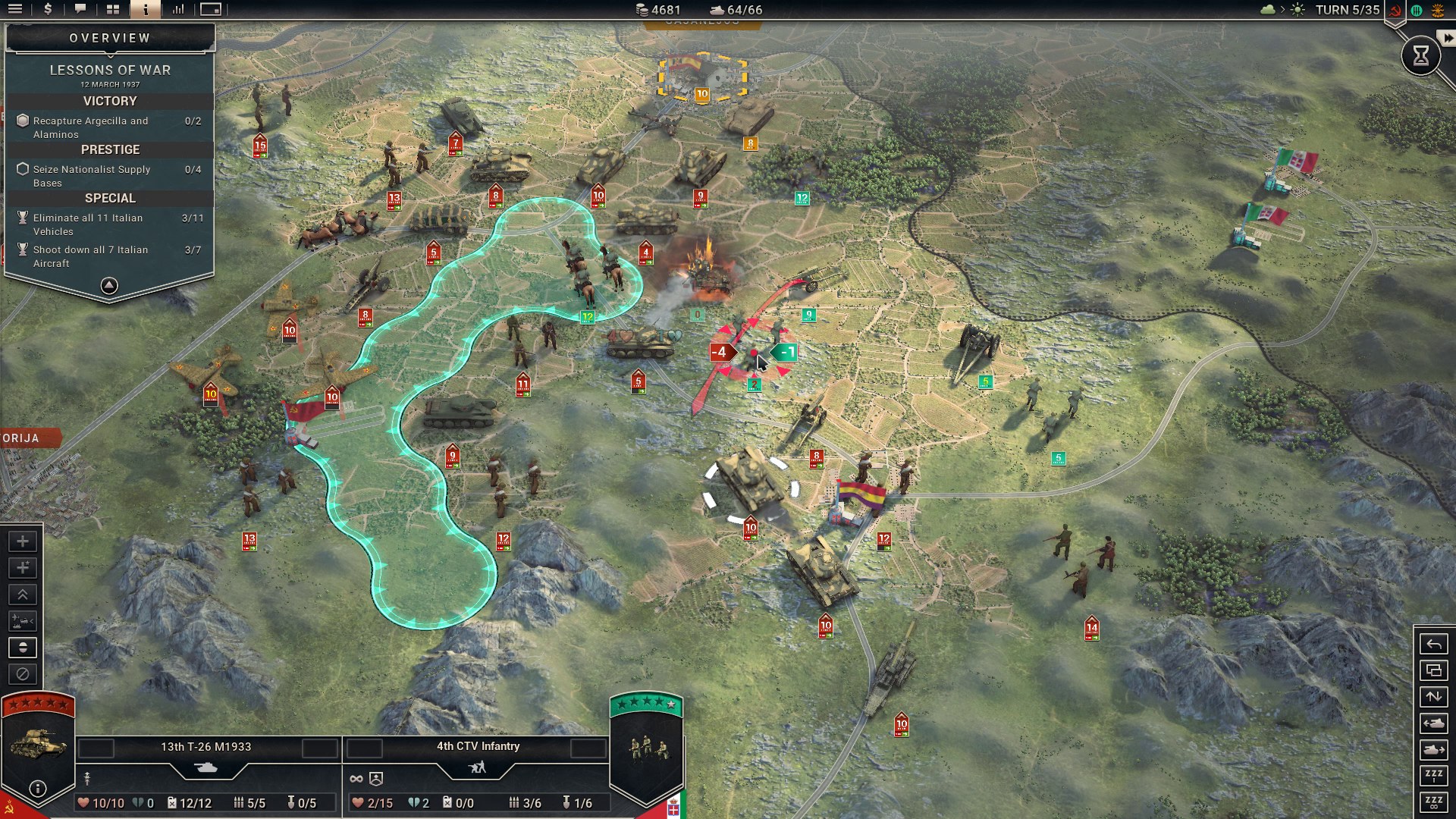Image resolution: width=1456 pixels, height=819 pixels.
Task: Click the top ZZZ sleep button
Action: tap(1433, 775)
